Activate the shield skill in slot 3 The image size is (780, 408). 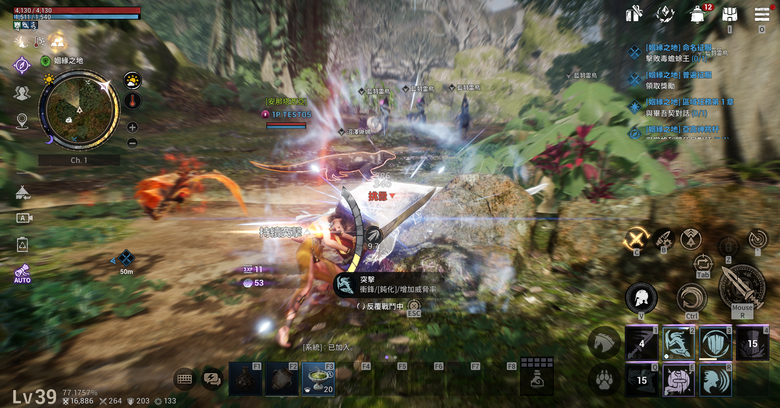point(714,342)
